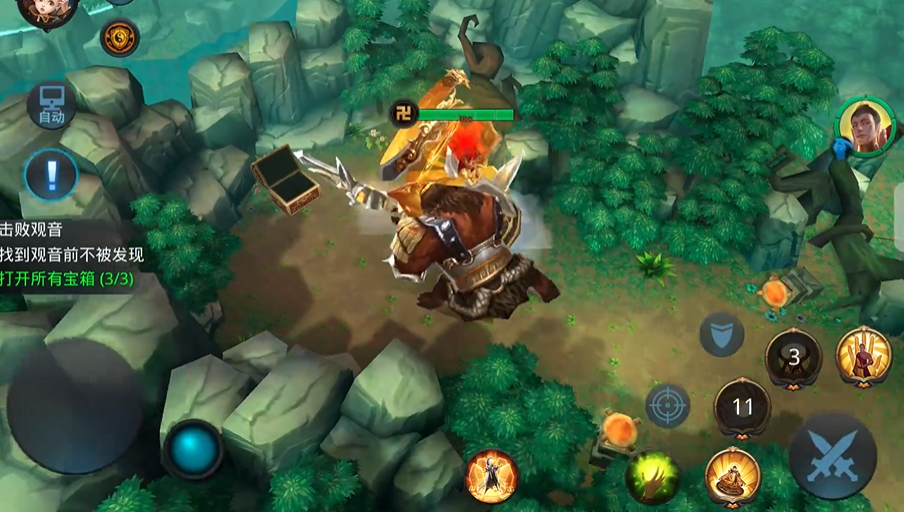Use the shield defense button

coord(721,334)
